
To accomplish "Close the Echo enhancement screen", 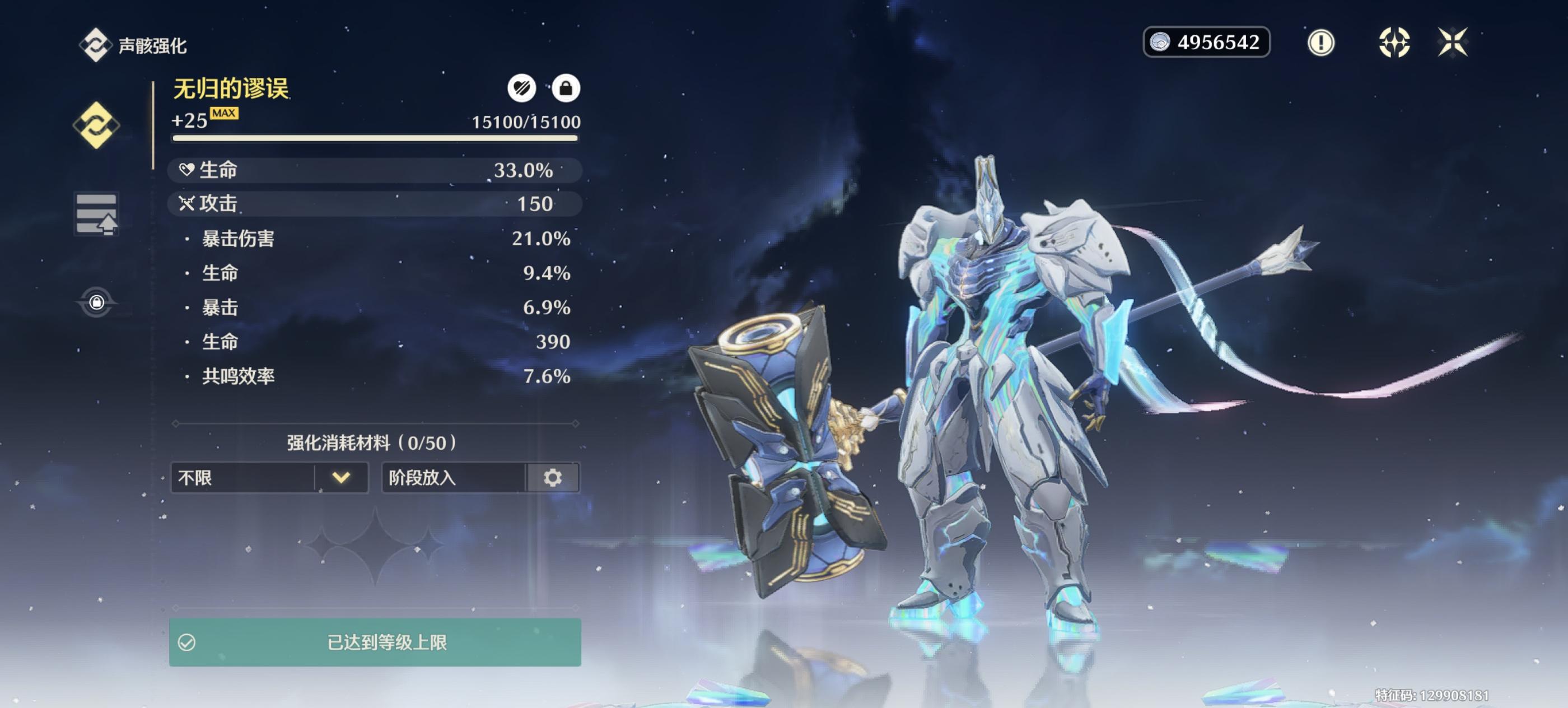I will tap(1452, 43).
